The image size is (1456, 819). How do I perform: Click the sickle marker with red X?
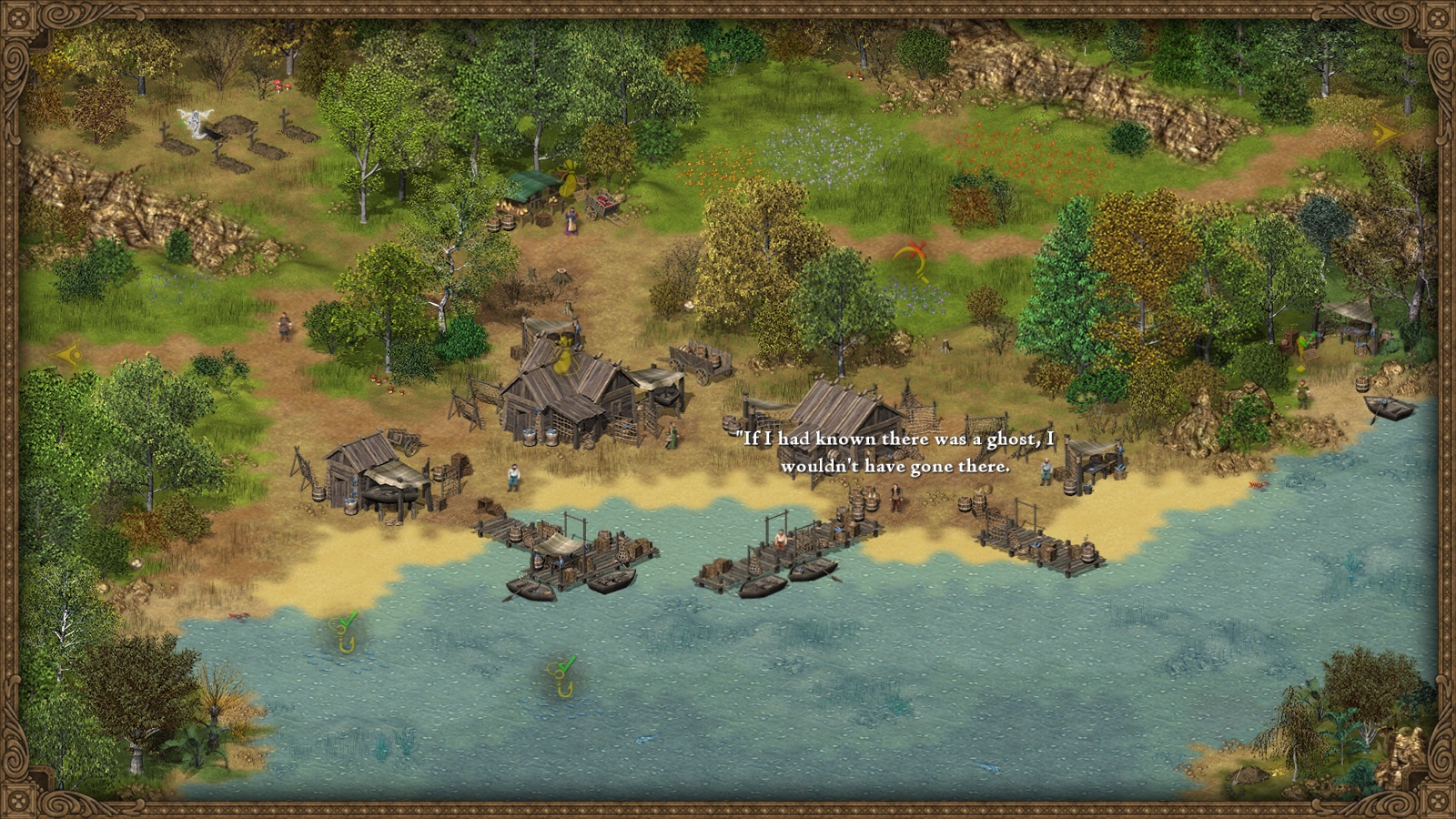tap(914, 260)
